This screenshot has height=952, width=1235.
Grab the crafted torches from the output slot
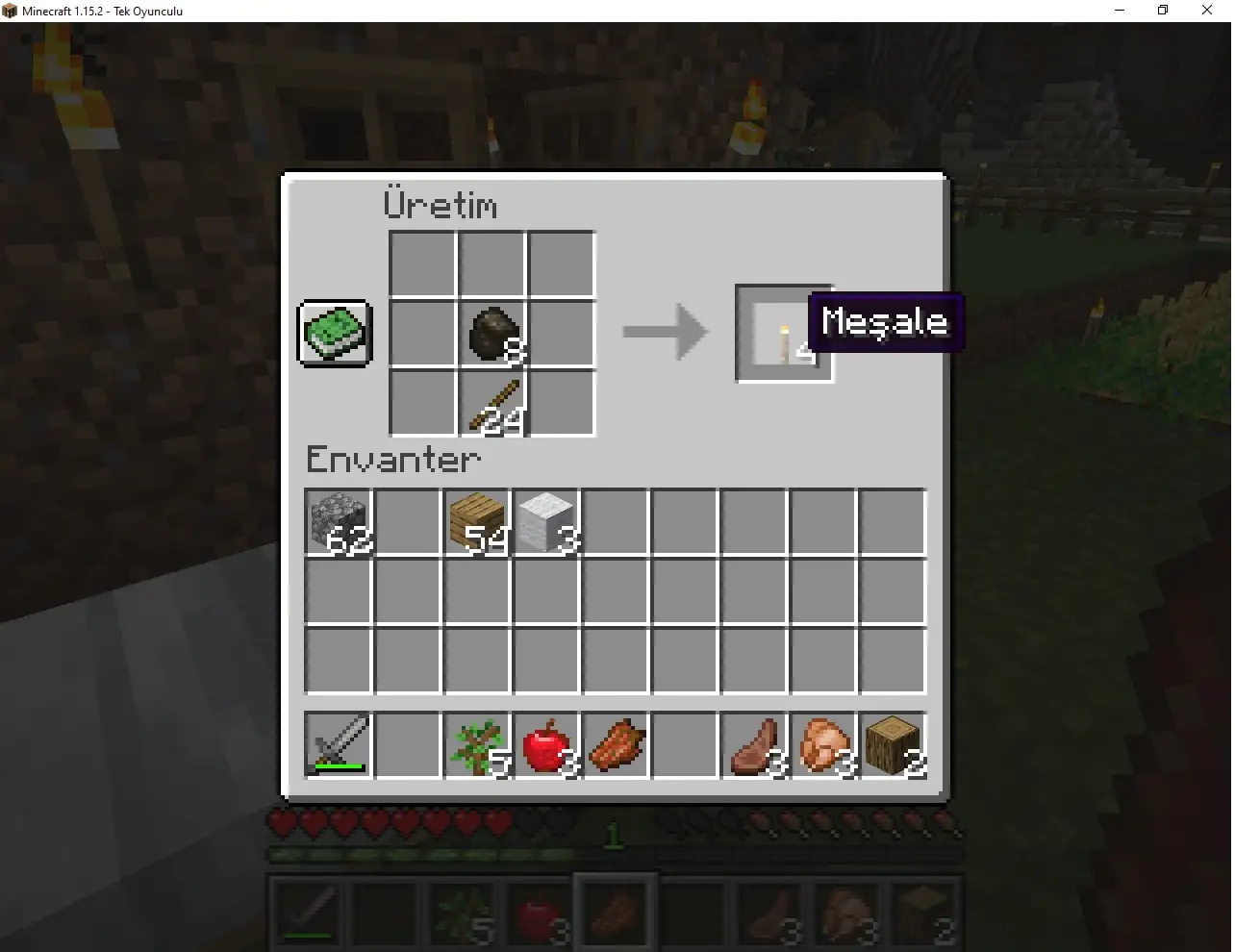point(783,333)
